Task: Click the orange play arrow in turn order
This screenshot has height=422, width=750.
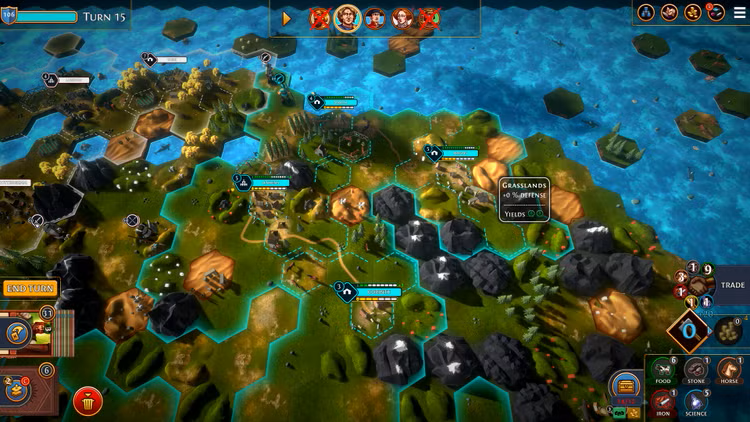Action: 287,18
